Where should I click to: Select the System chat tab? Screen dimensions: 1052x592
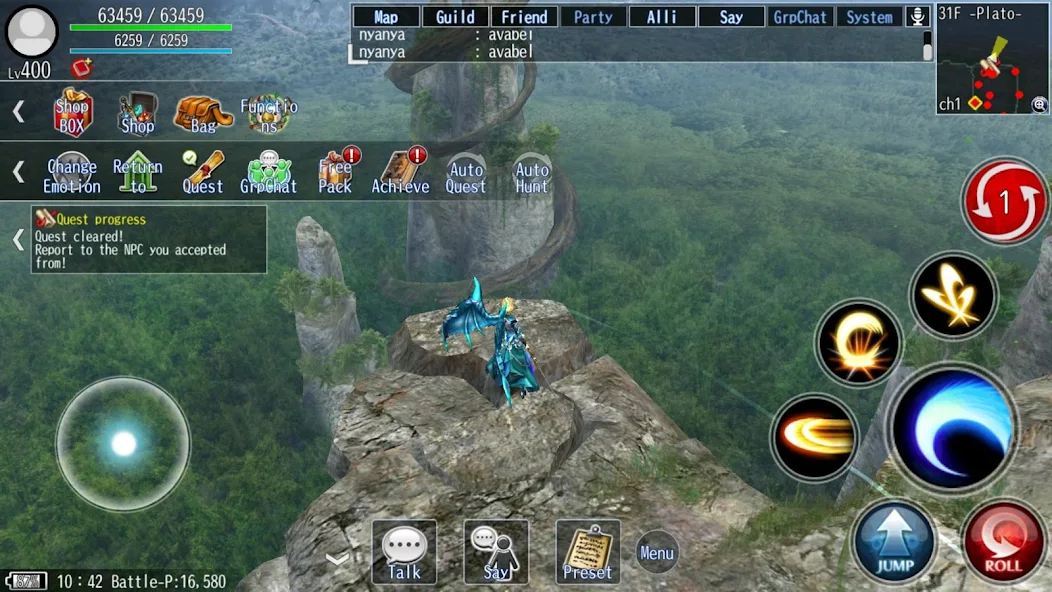[x=869, y=17]
